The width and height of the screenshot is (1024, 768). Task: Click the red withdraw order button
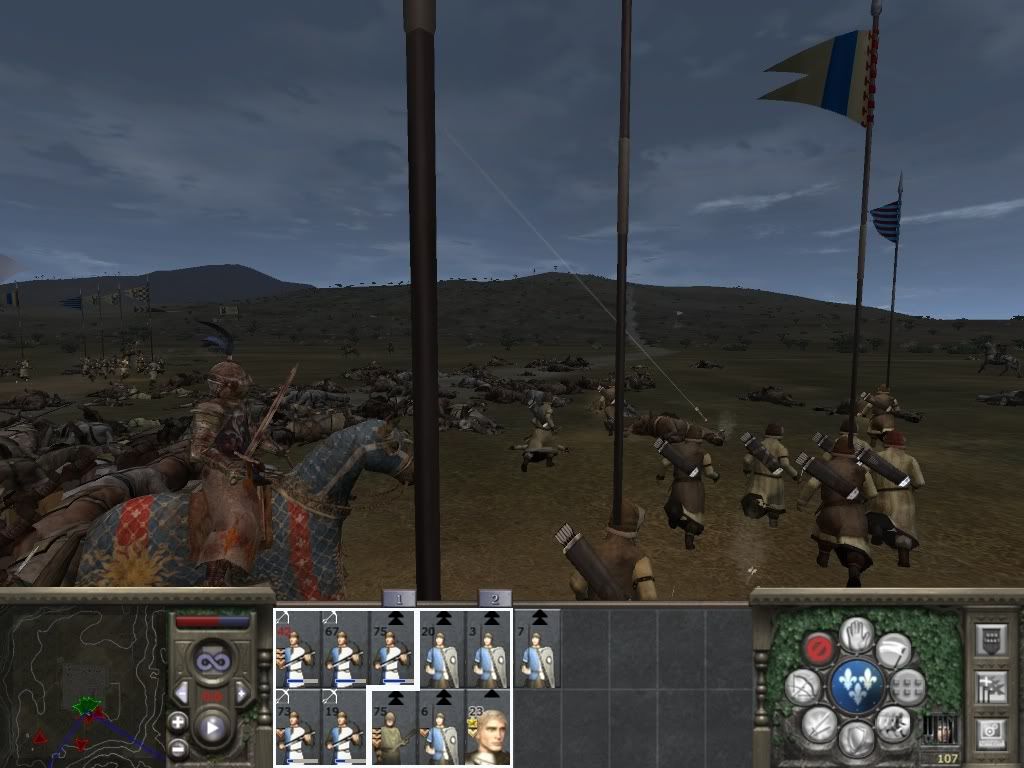(x=820, y=648)
